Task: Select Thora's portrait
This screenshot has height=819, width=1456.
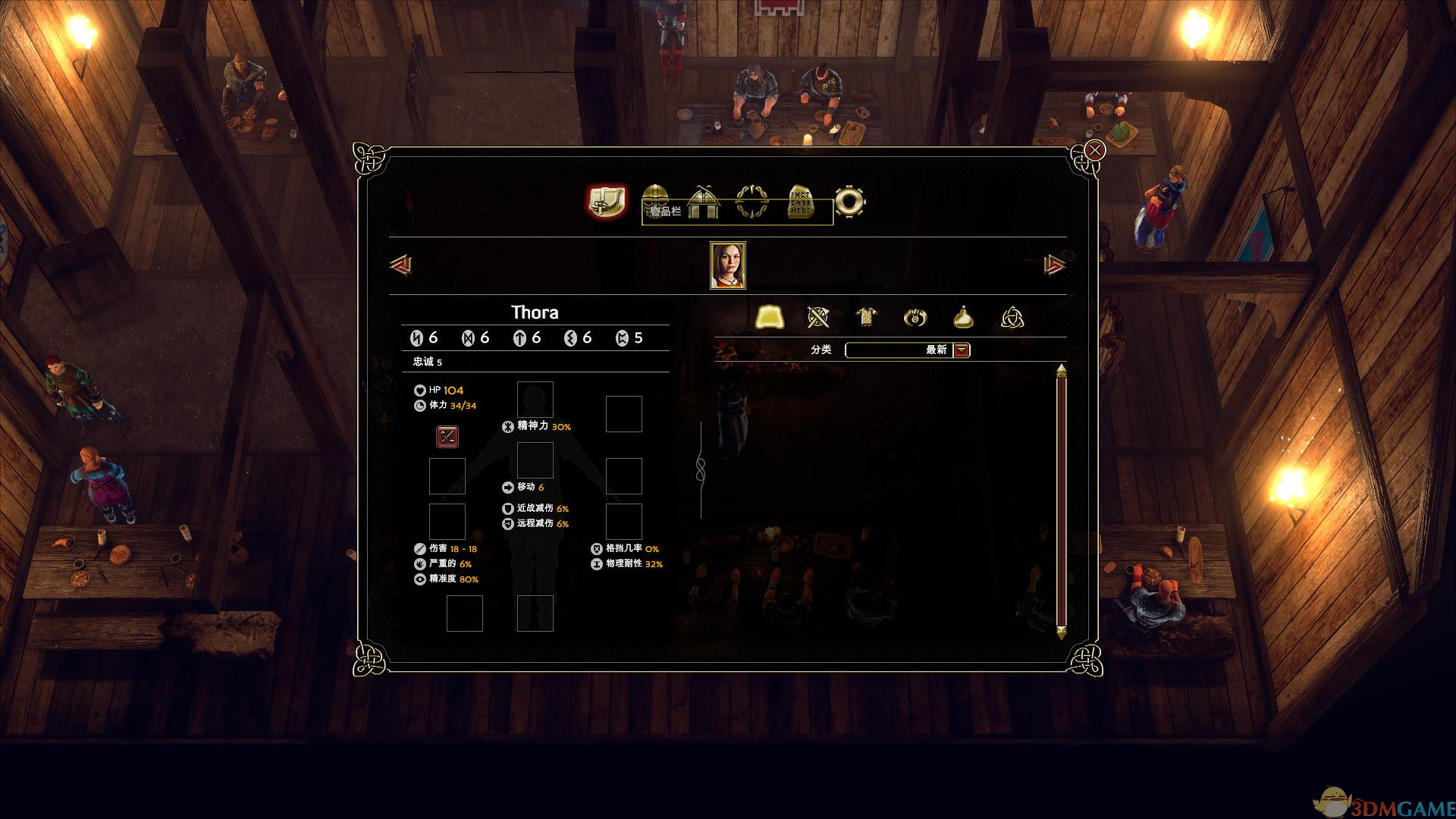Action: 728,265
